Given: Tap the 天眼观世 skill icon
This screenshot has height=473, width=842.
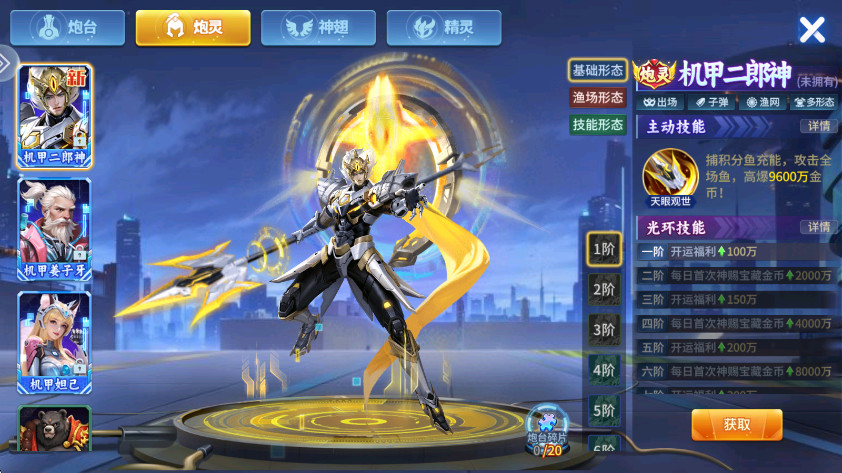Looking at the screenshot, I should point(669,174).
